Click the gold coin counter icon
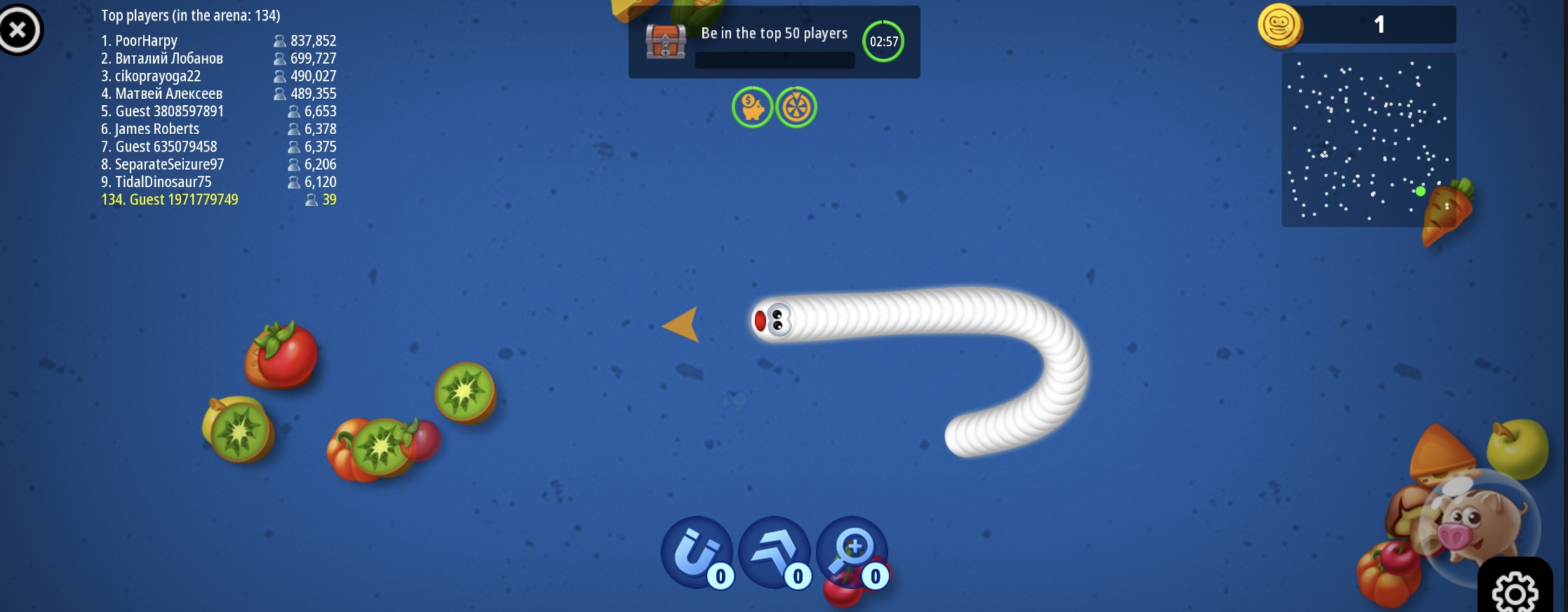 coord(1280,26)
